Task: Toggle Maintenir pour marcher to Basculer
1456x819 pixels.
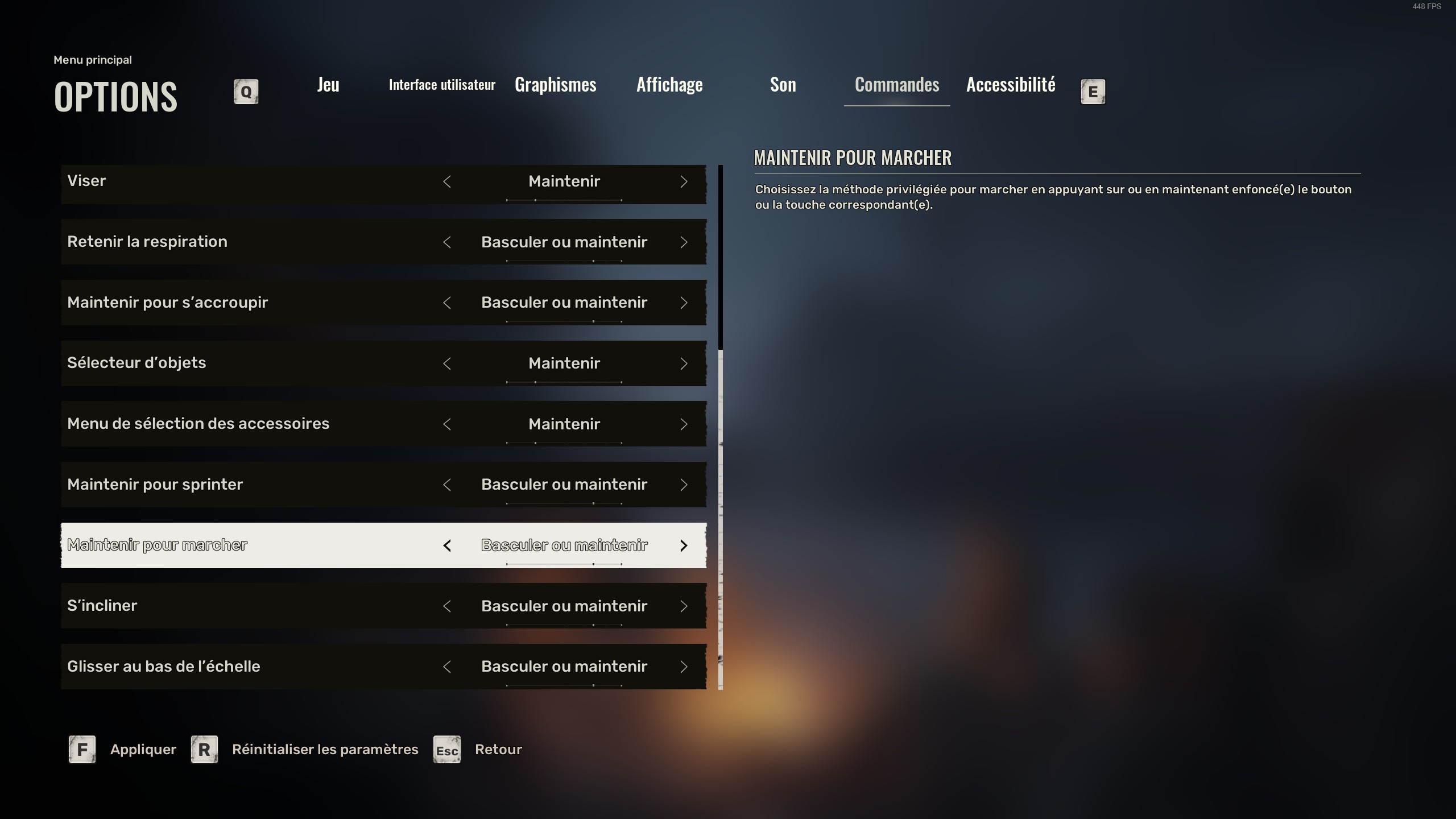Action: [448, 545]
